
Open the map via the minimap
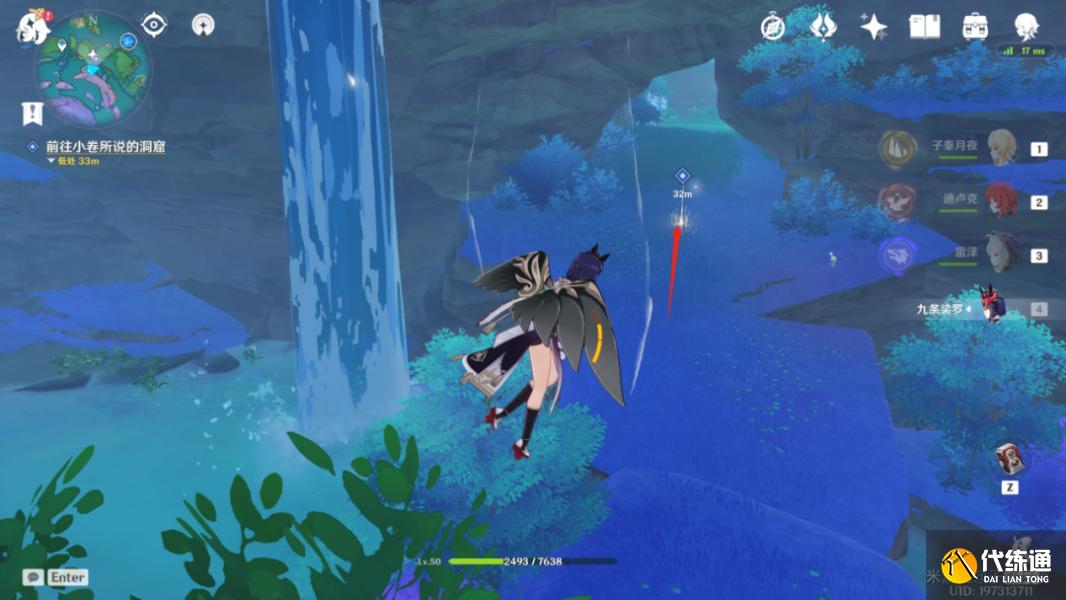[x=93, y=67]
